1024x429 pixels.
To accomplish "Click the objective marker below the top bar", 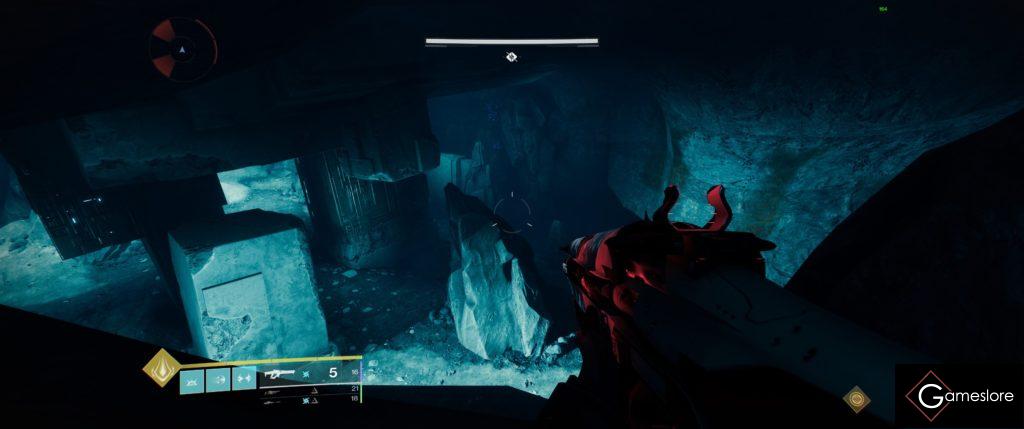I will point(511,57).
